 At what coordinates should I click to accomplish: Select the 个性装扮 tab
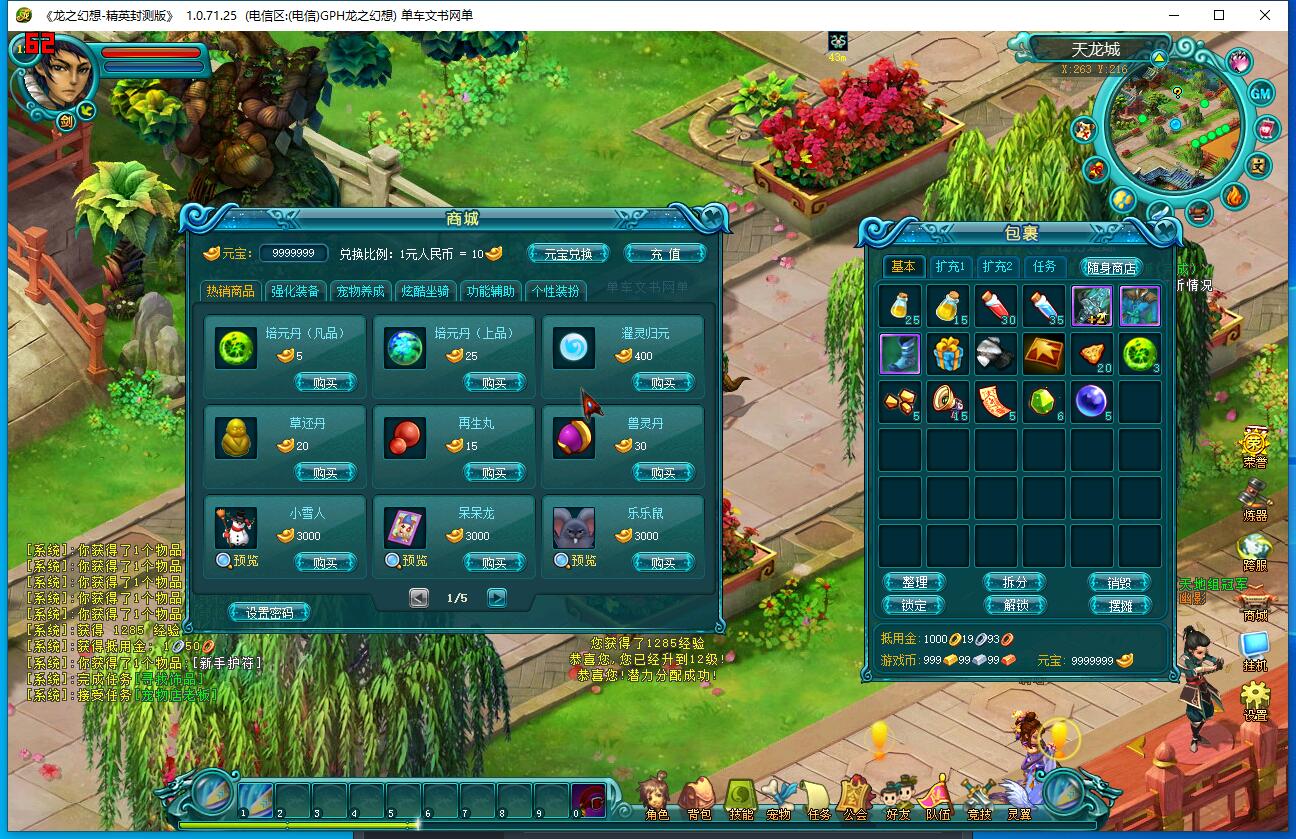(555, 291)
